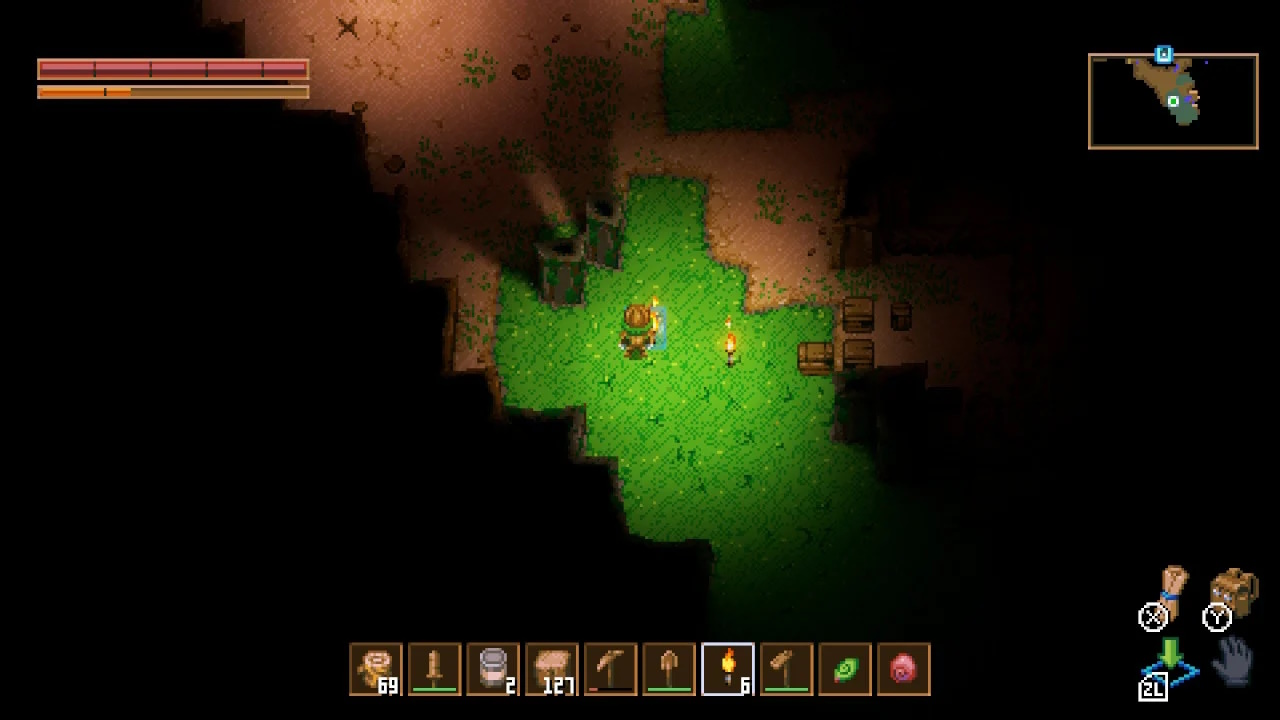The width and height of the screenshot is (1280, 720).
Task: Open the backpack inventory icon
Action: point(1235,591)
